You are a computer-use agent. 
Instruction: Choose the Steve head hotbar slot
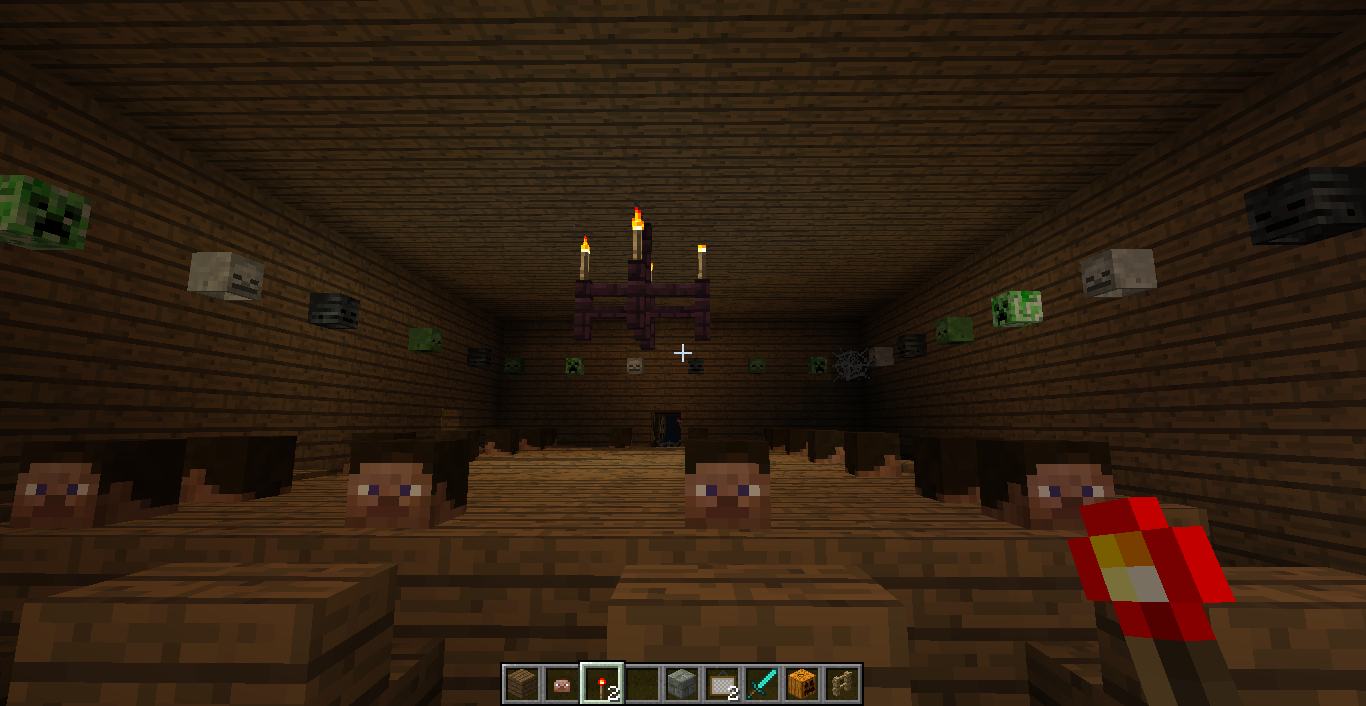pyautogui.click(x=561, y=684)
